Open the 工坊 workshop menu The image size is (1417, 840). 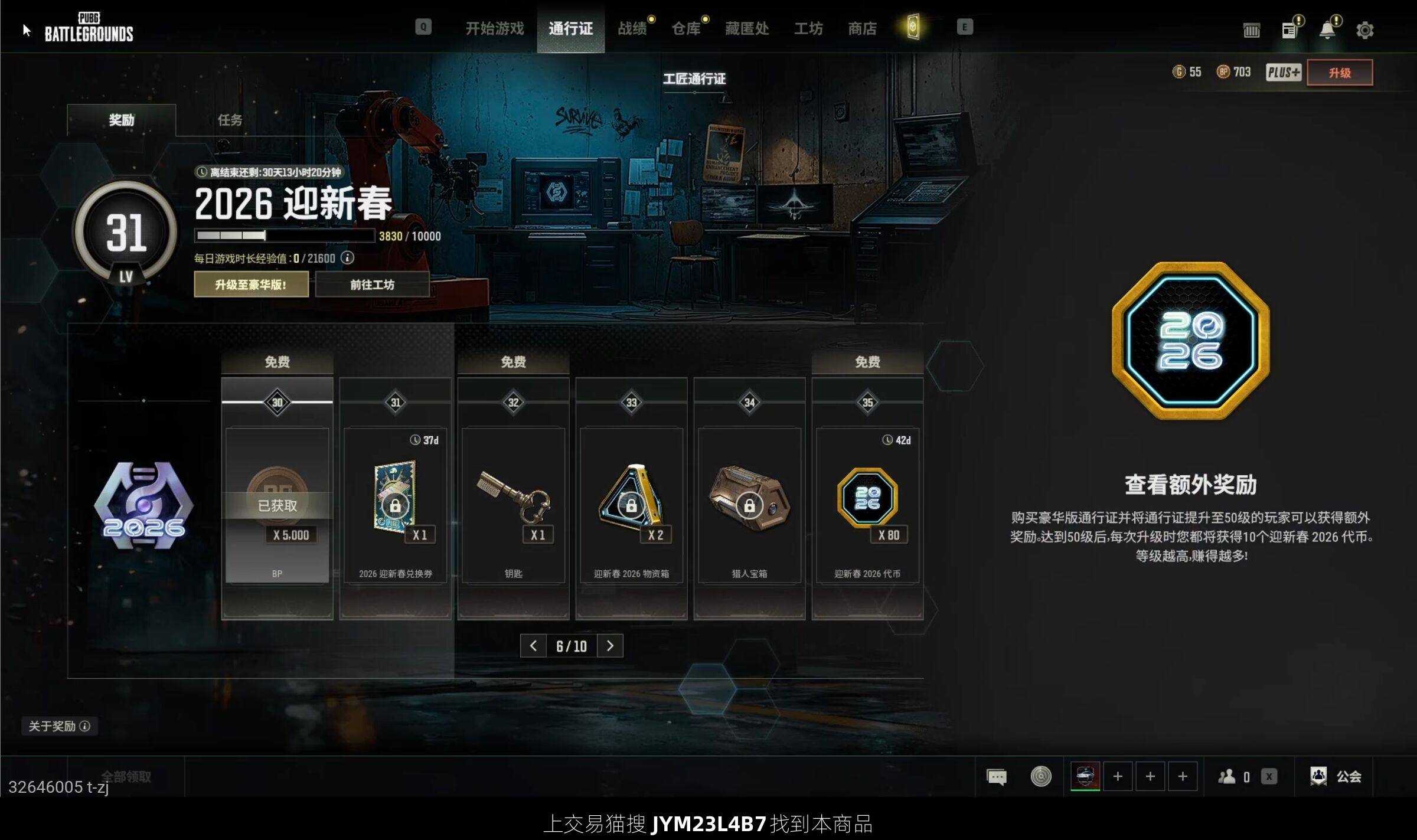coord(808,28)
